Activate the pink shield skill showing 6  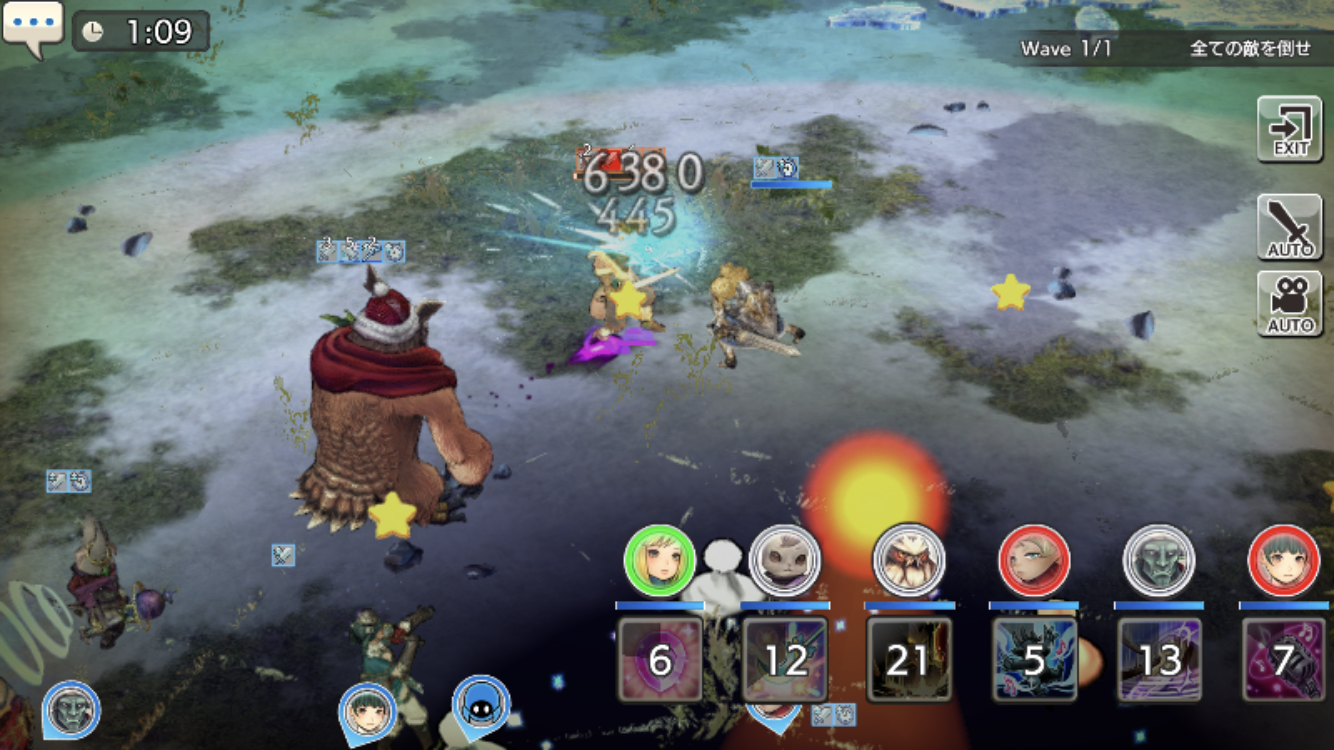pos(660,659)
